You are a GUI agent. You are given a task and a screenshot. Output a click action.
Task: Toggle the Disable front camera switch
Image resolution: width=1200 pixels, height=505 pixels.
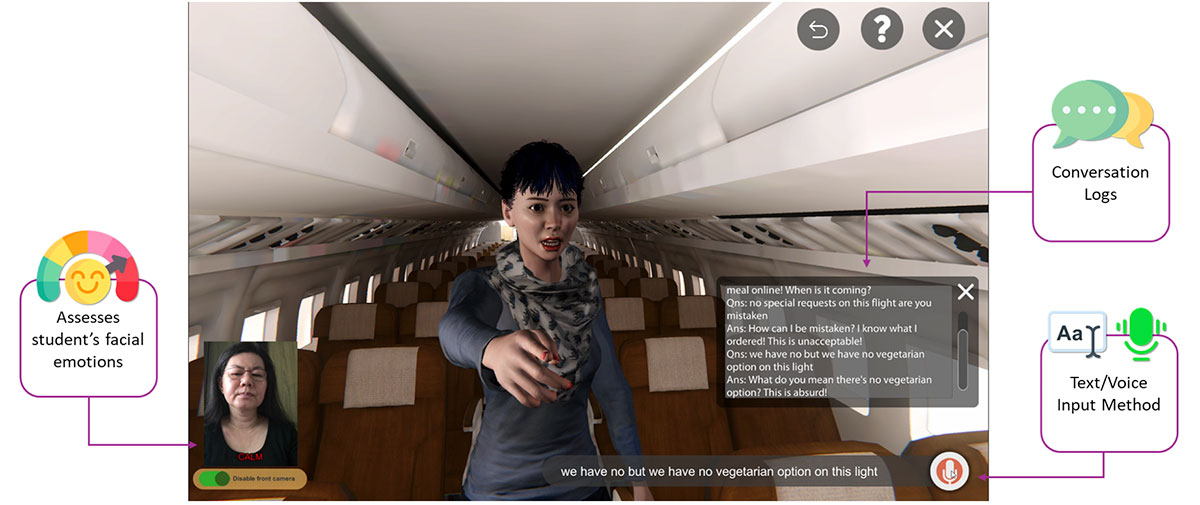click(215, 479)
